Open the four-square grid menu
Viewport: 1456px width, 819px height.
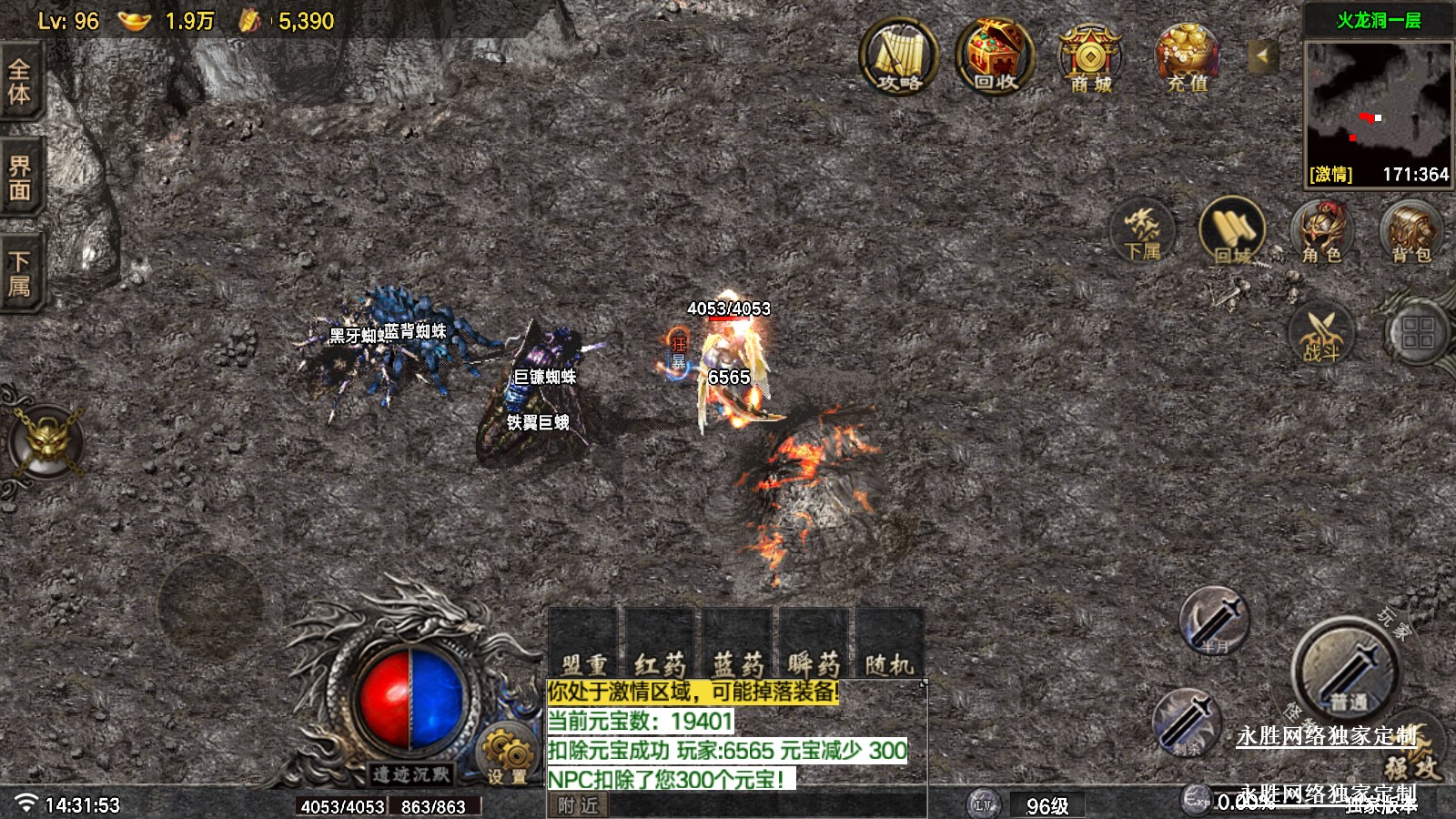coord(1417,332)
